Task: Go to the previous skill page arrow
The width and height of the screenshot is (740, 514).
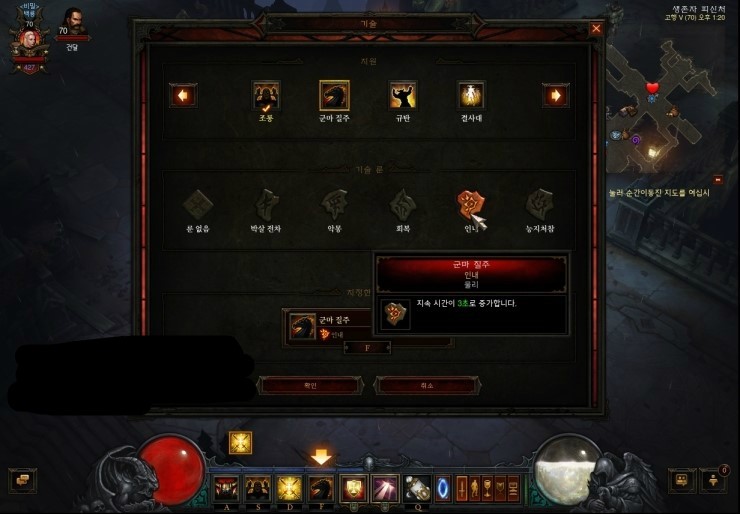Action: (183, 95)
